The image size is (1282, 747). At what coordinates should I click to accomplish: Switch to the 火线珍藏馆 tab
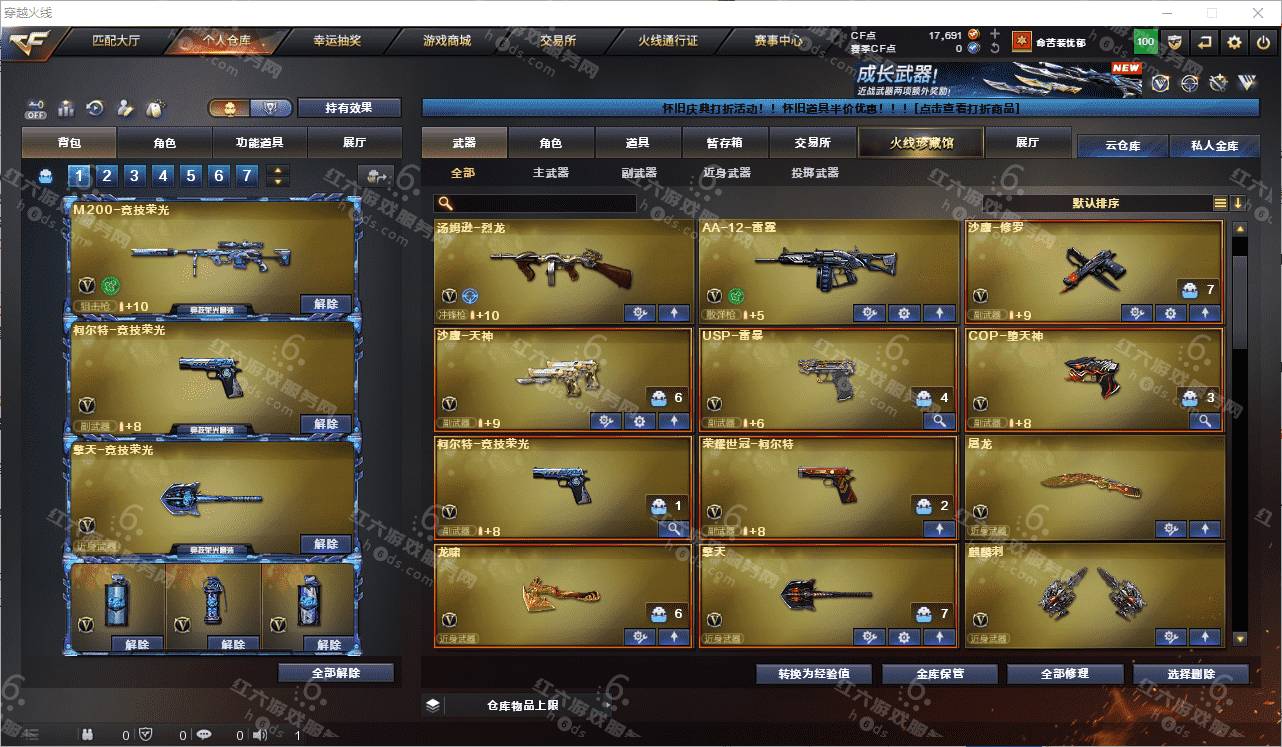(921, 143)
